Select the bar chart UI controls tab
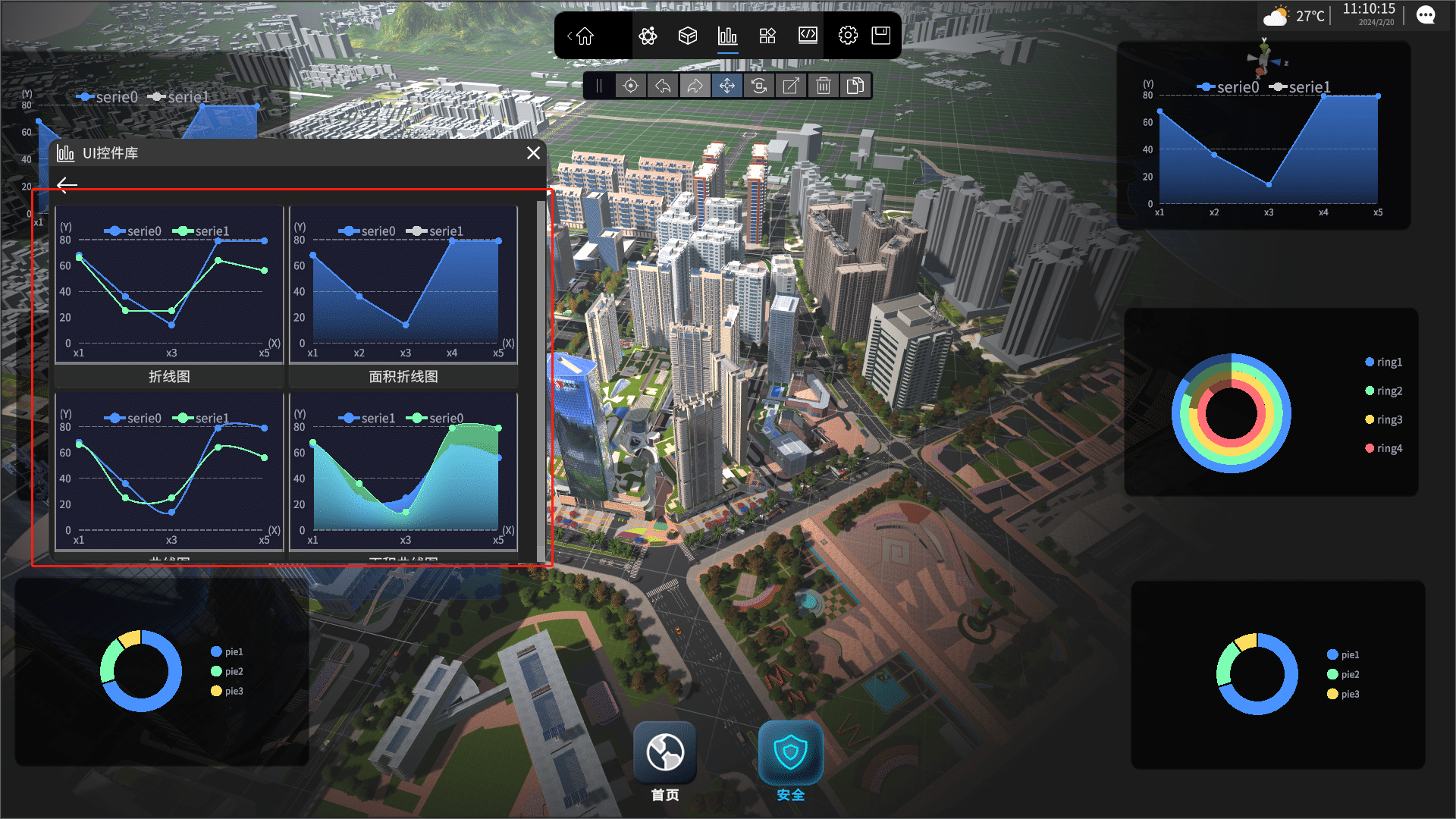Viewport: 1456px width, 819px height. [727, 36]
